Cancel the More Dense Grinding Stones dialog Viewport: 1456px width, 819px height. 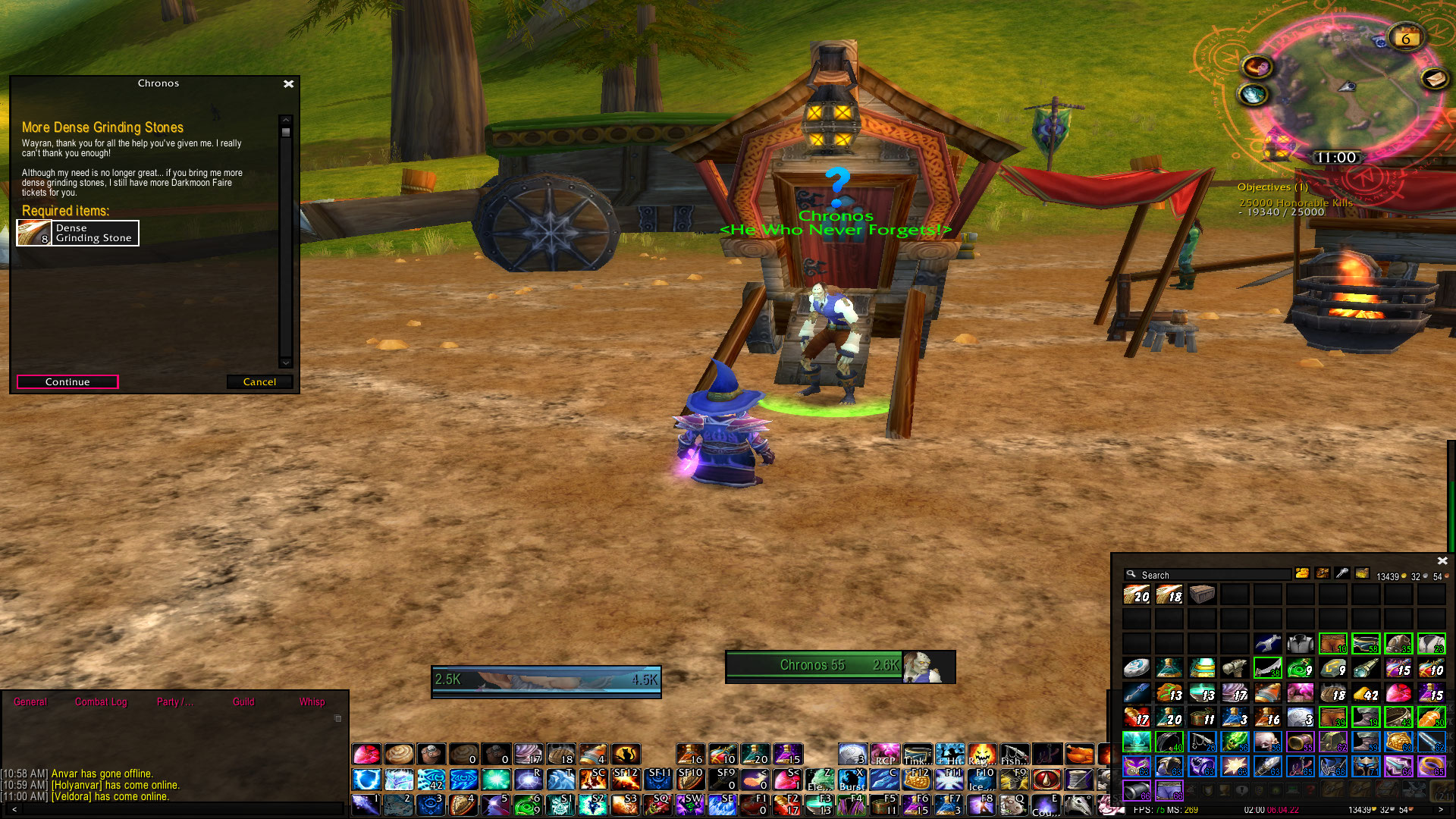pyautogui.click(x=259, y=382)
